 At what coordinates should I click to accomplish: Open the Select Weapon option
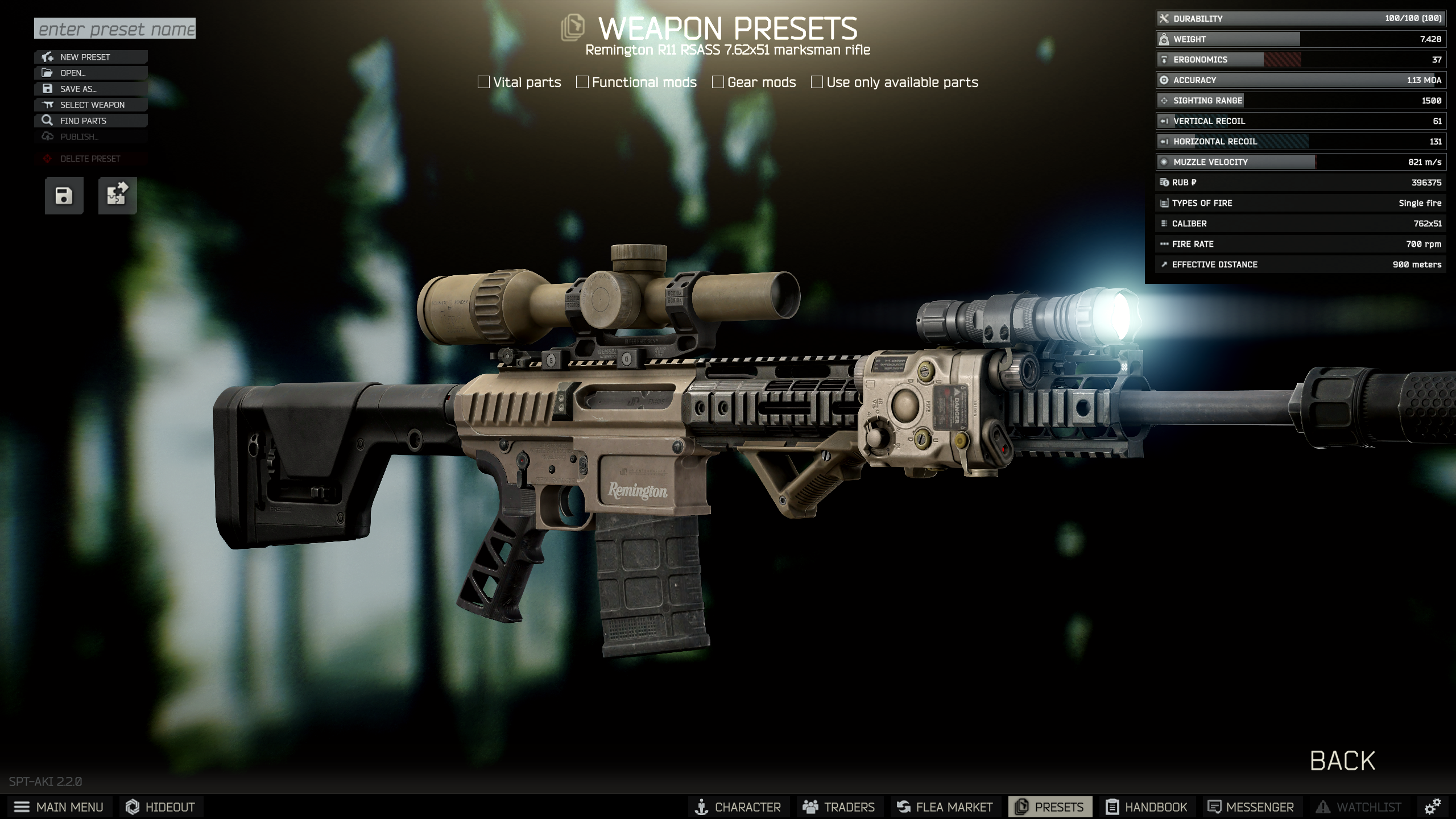(91, 105)
